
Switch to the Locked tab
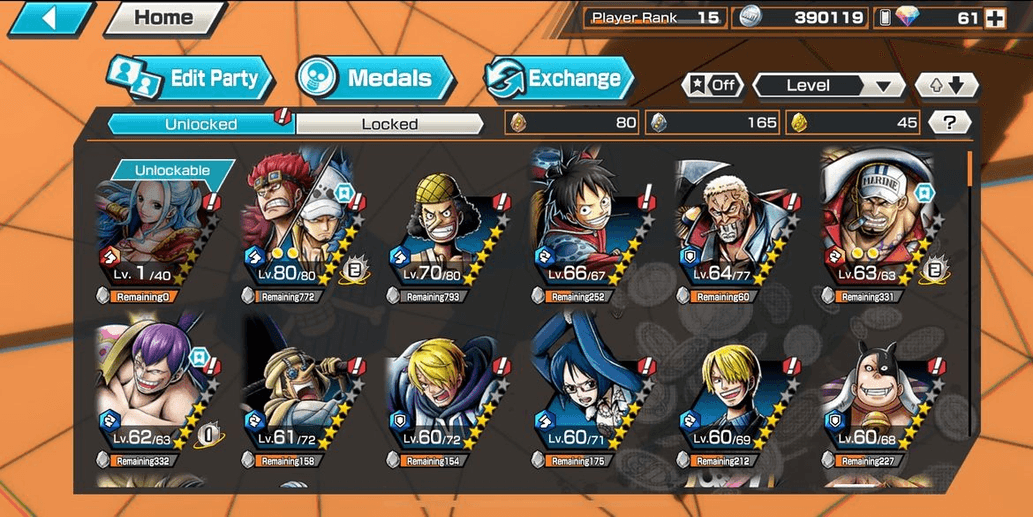tap(390, 124)
